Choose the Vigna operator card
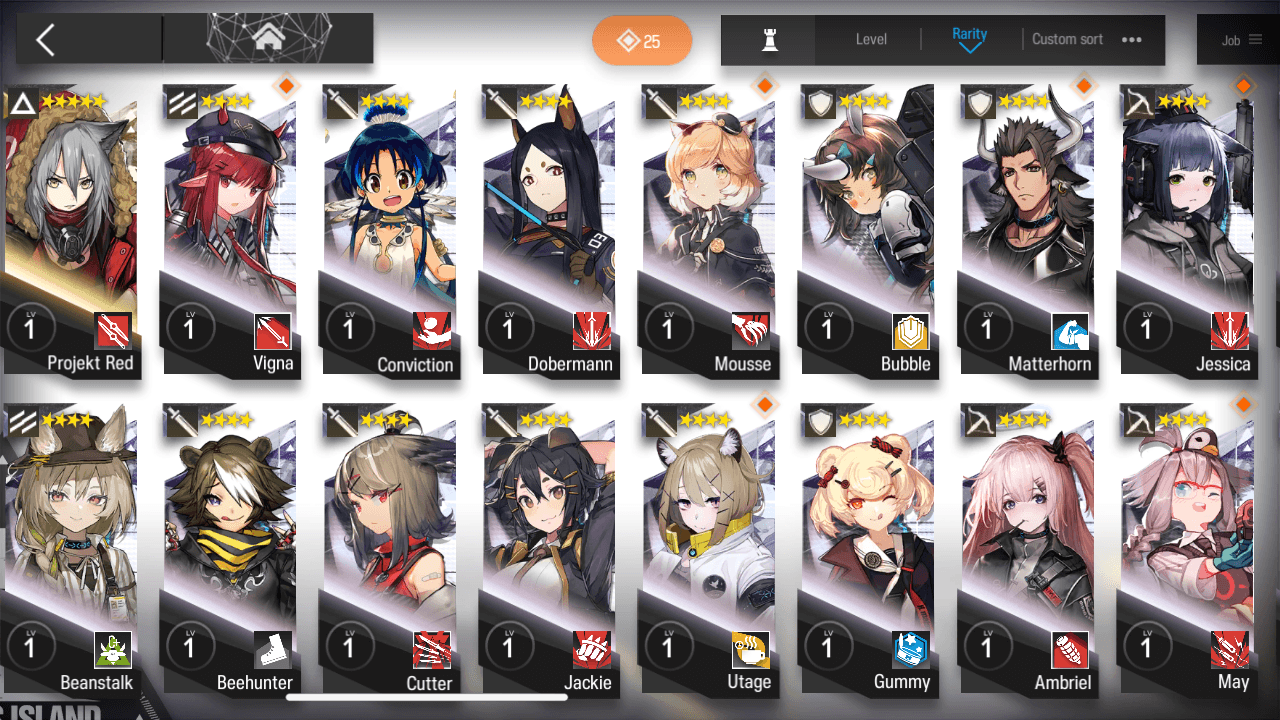The image size is (1280, 720). tap(230, 230)
